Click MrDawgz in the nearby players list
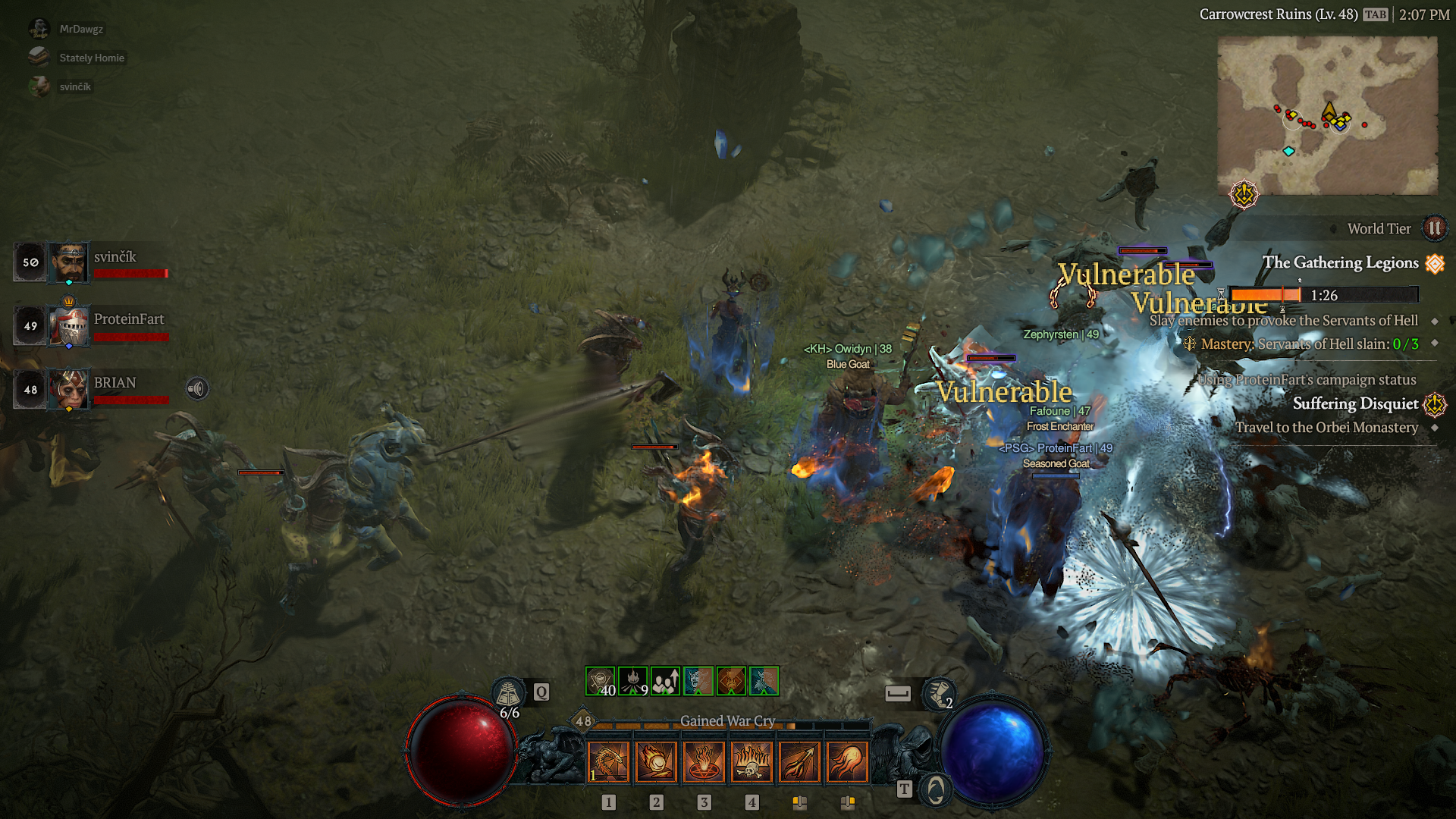The width and height of the screenshot is (1456, 819). [x=81, y=29]
